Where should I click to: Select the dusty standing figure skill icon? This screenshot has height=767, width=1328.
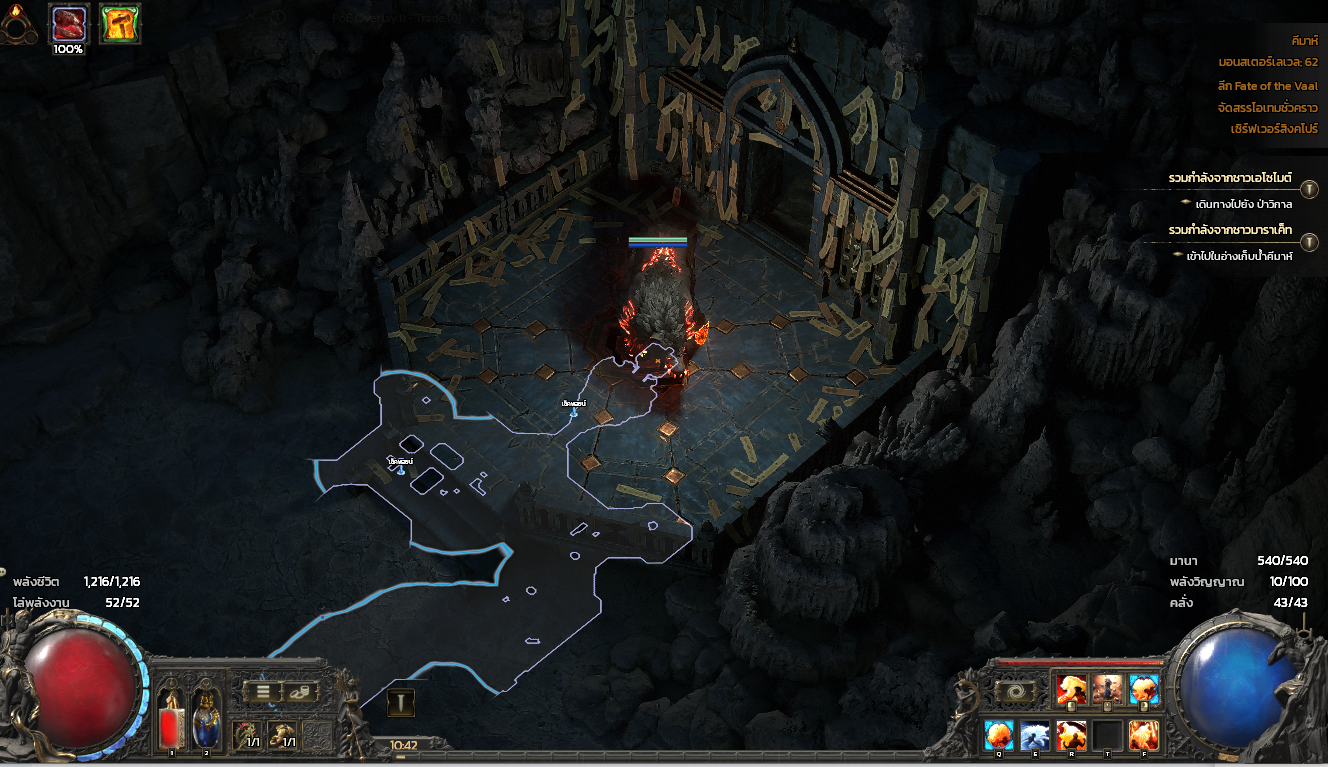click(1108, 689)
